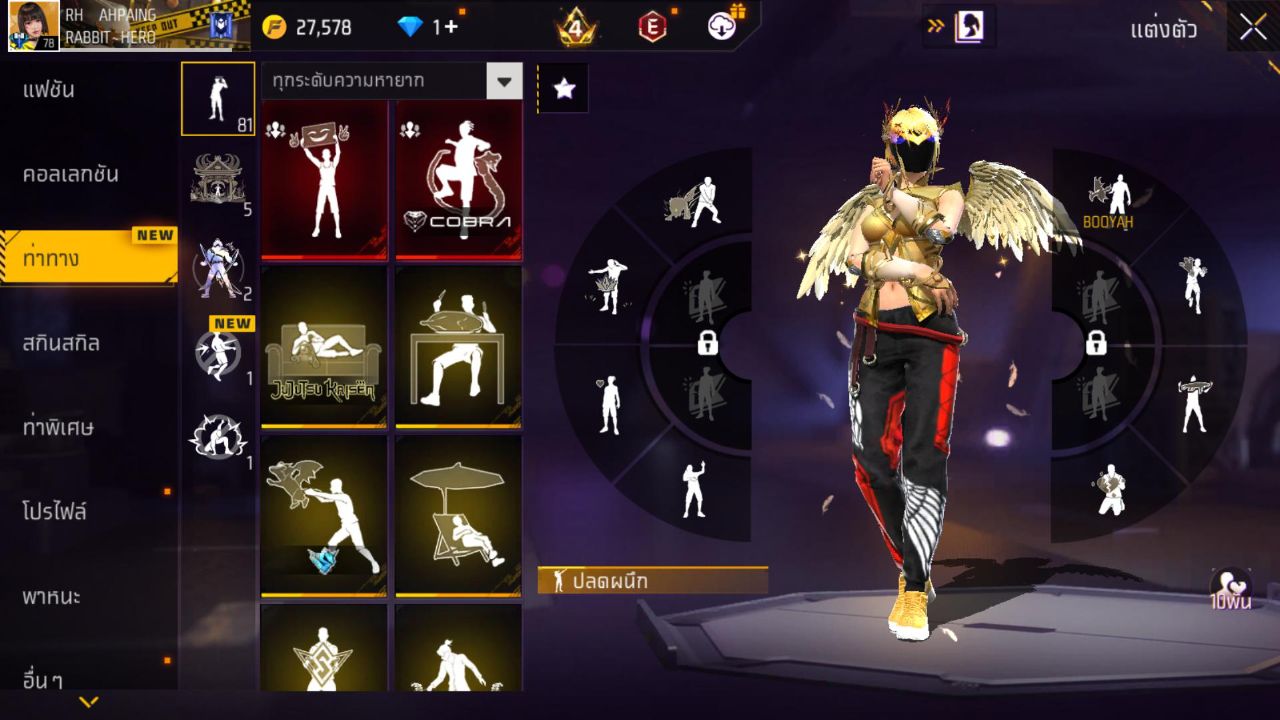Open the rarity filter dropdown
This screenshot has height=720, width=1280.
coord(392,82)
